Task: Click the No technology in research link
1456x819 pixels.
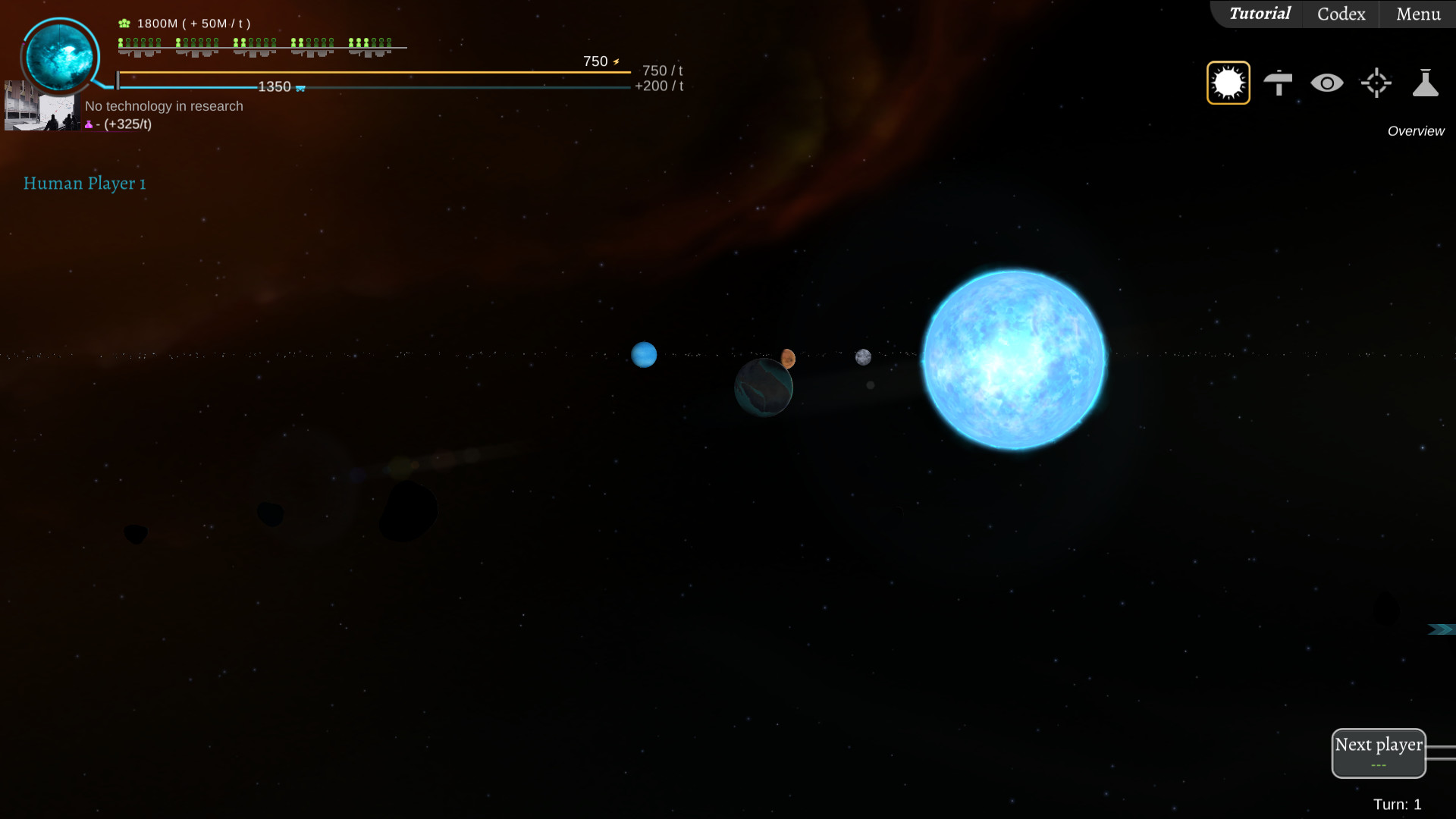Action: [163, 106]
